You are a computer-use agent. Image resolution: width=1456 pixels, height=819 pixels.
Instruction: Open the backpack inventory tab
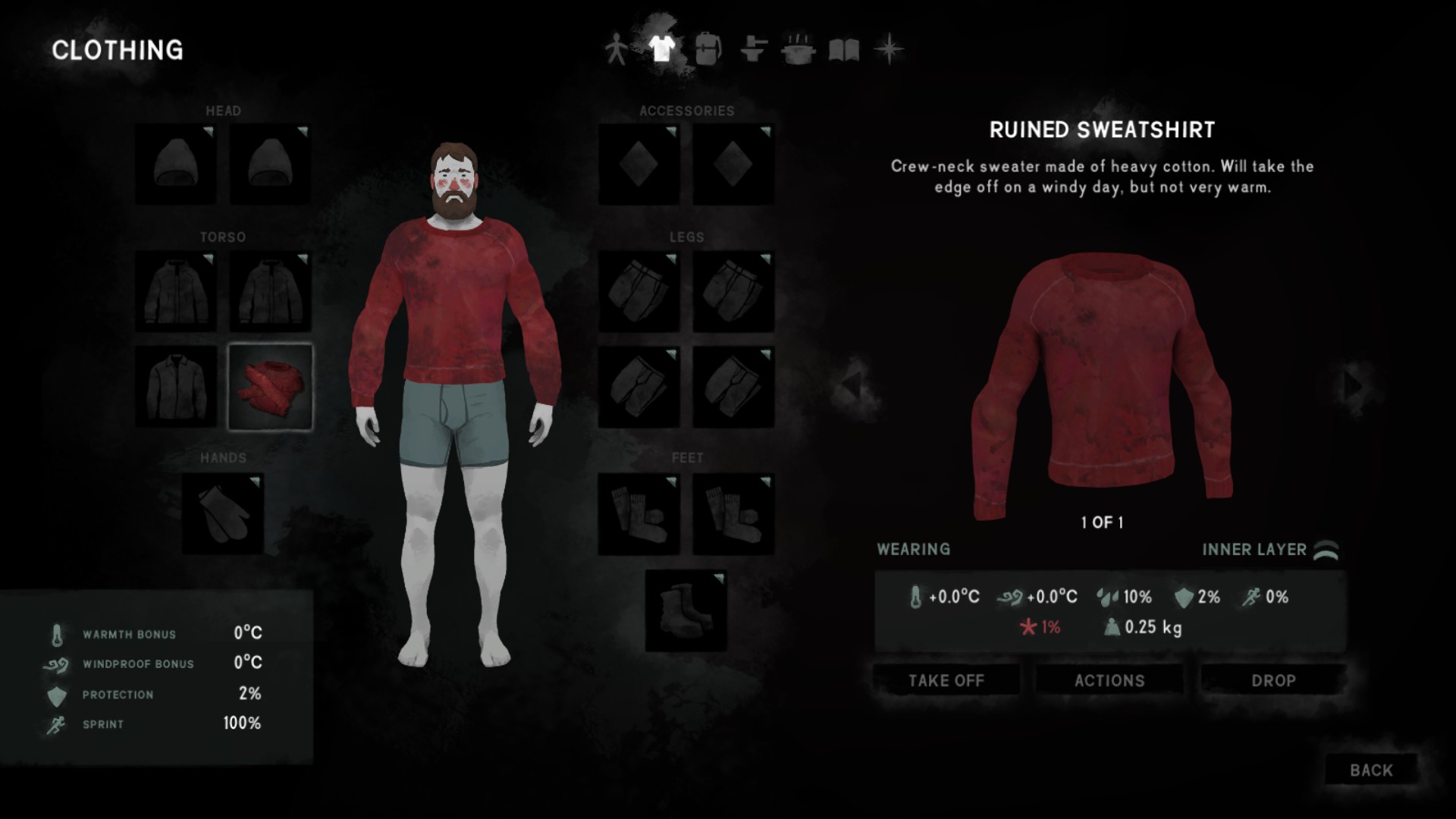click(x=707, y=50)
